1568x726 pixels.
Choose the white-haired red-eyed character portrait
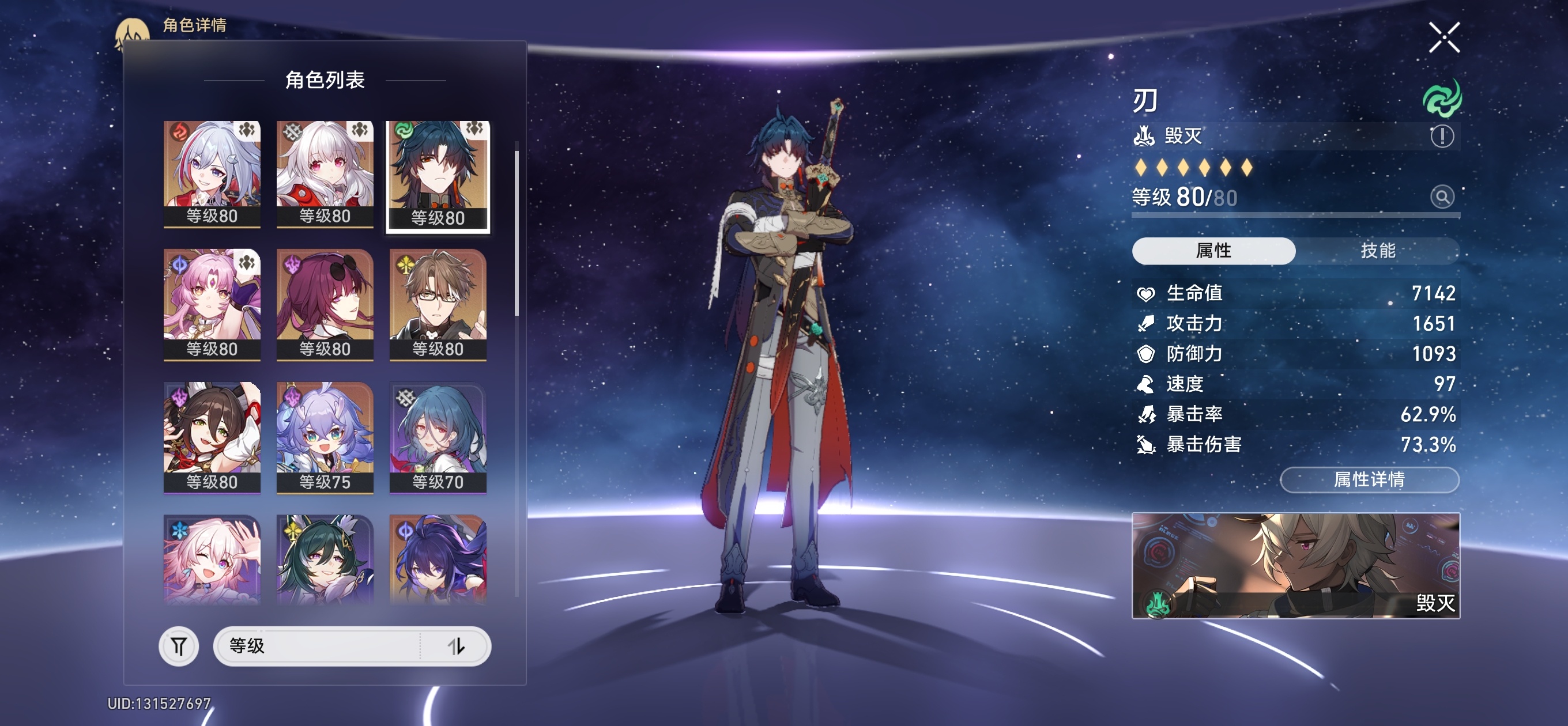325,173
